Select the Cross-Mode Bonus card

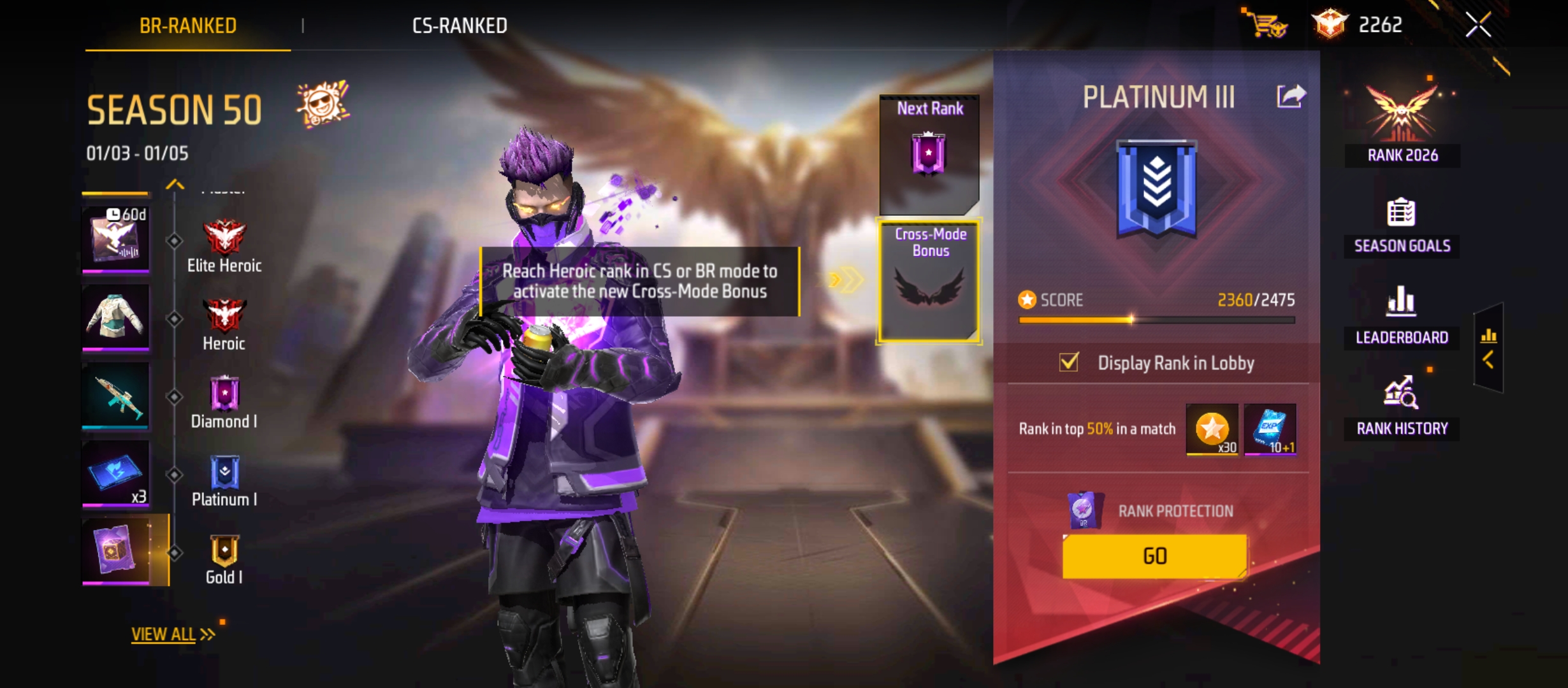coord(929,281)
